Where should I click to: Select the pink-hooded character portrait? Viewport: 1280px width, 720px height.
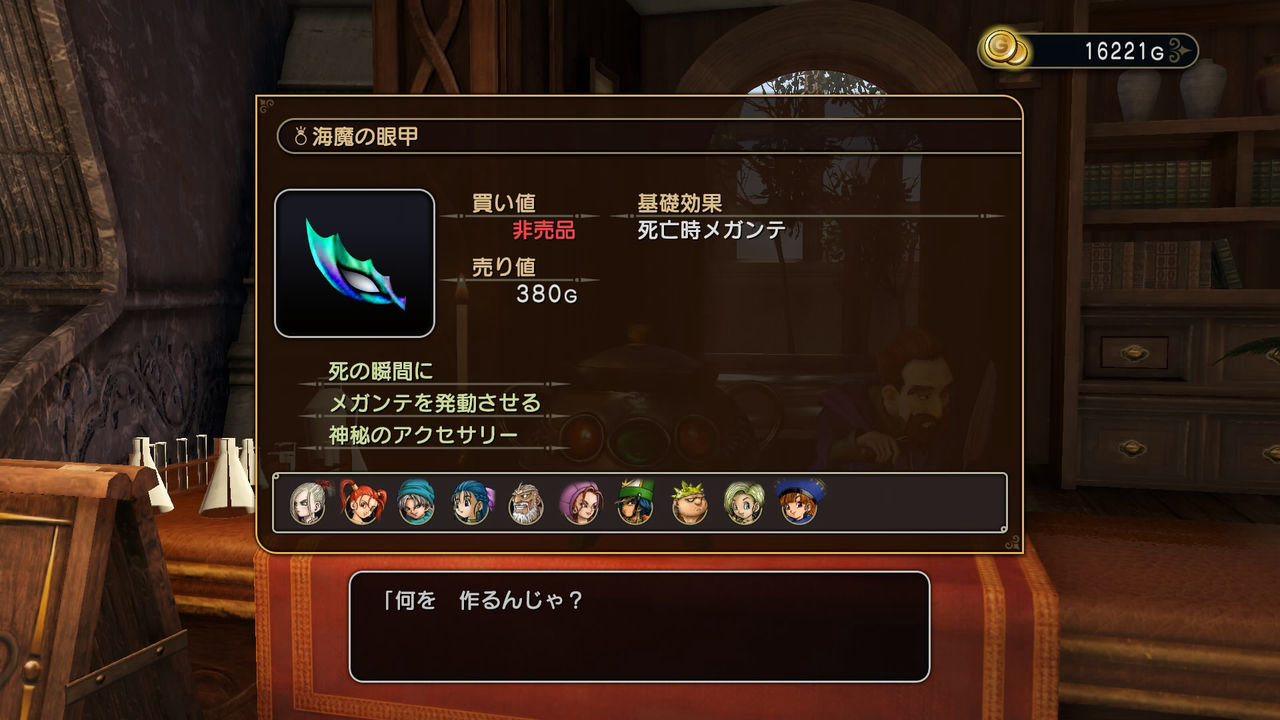578,505
